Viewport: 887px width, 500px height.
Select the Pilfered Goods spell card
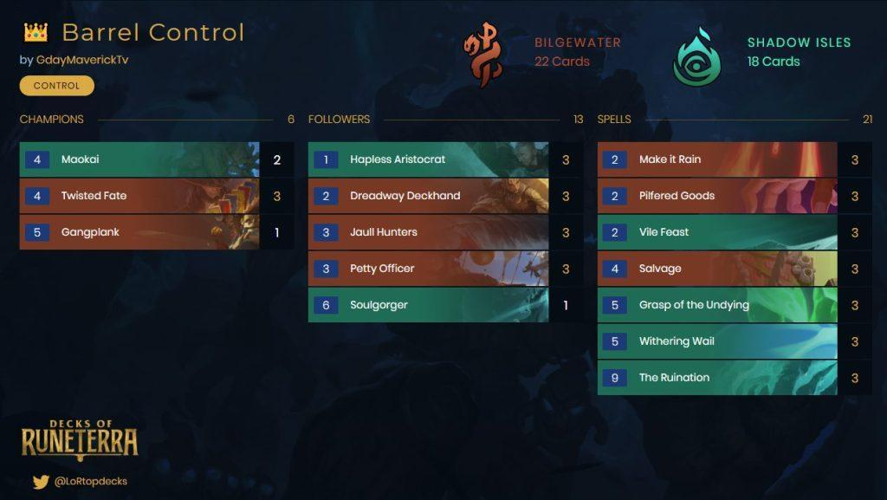[717, 196]
